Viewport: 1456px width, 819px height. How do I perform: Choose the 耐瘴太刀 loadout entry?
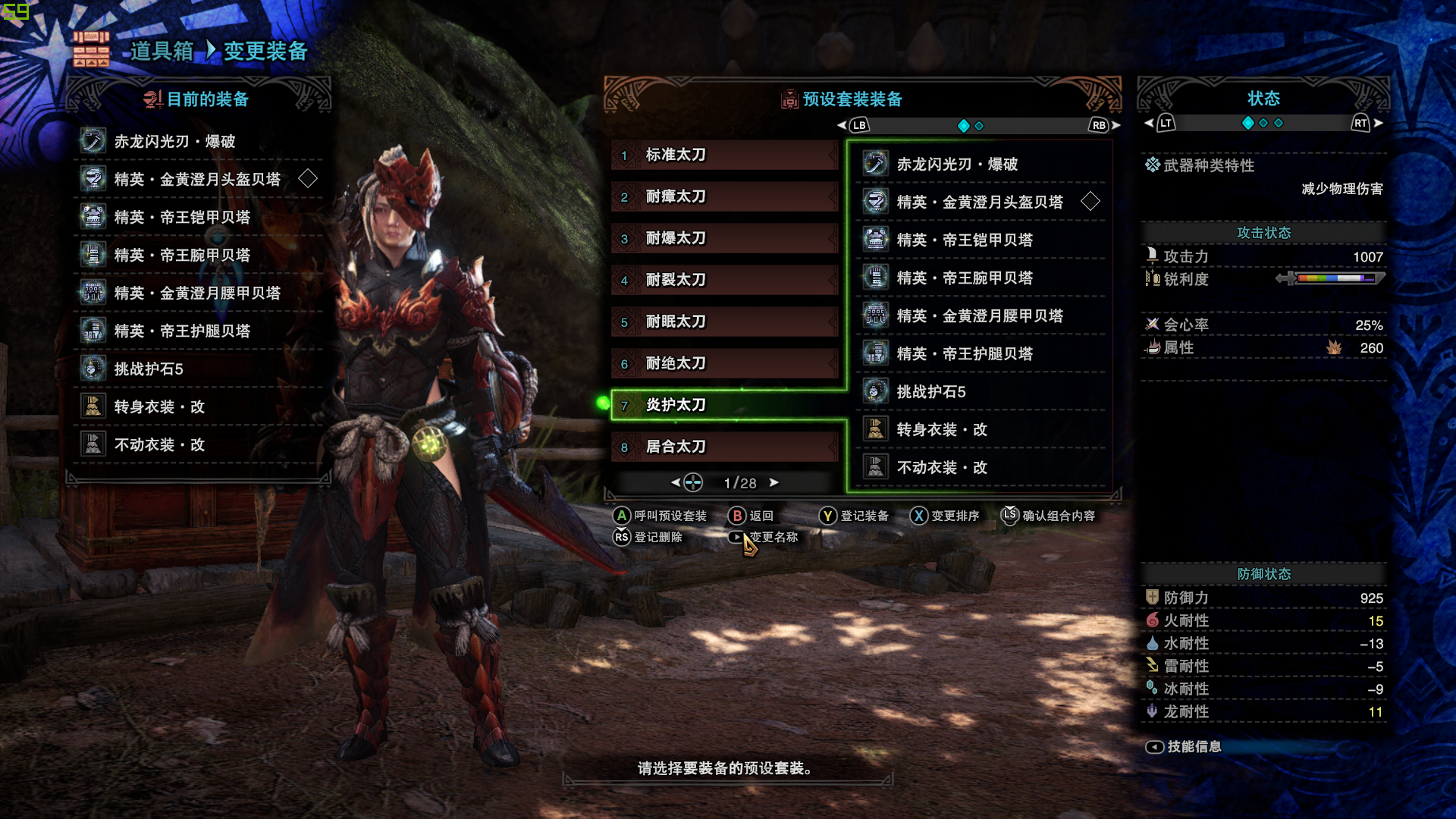[x=724, y=197]
